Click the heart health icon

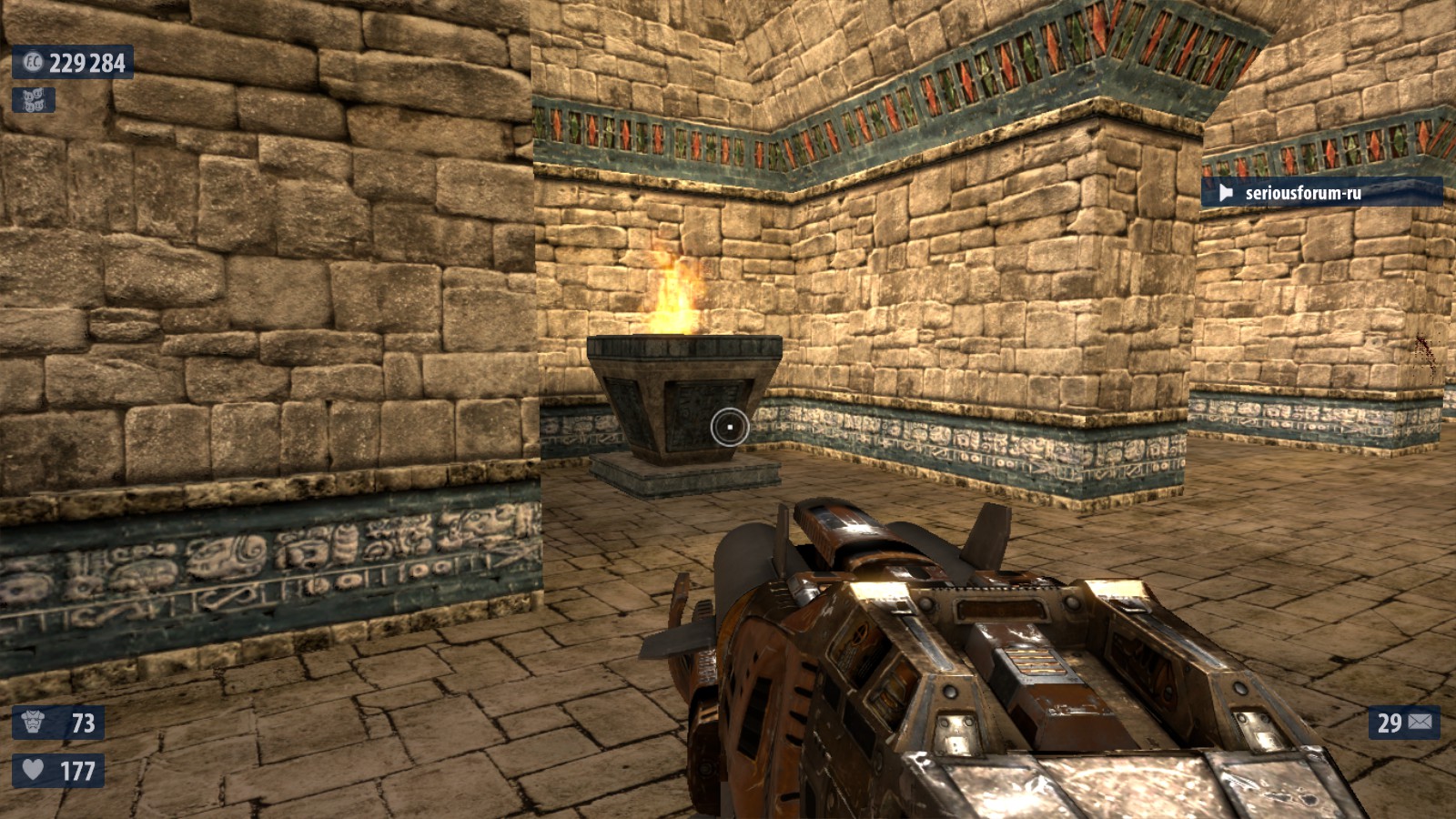pos(33,770)
